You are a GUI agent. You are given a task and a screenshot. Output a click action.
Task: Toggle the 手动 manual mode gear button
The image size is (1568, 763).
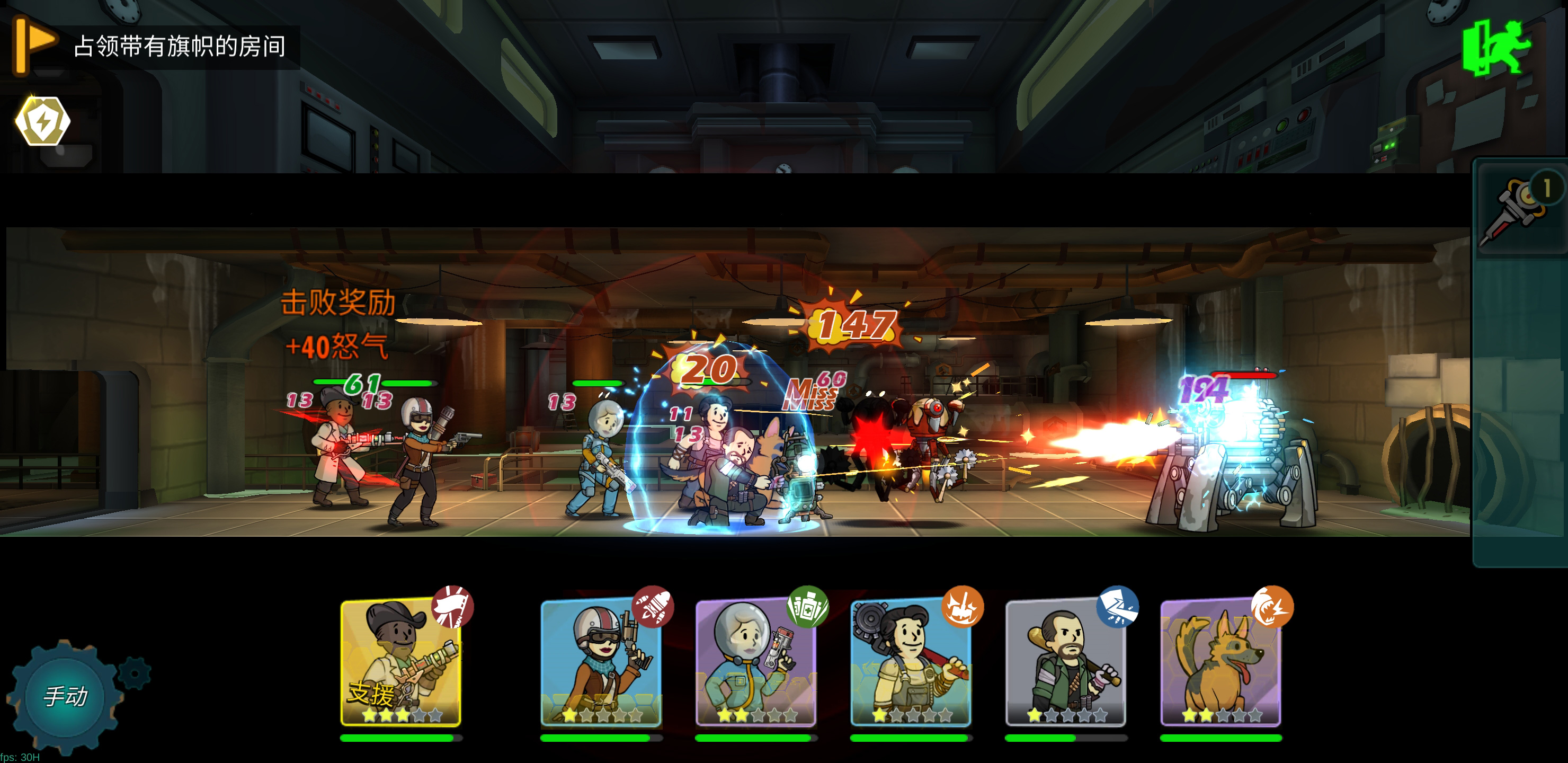pos(66,695)
